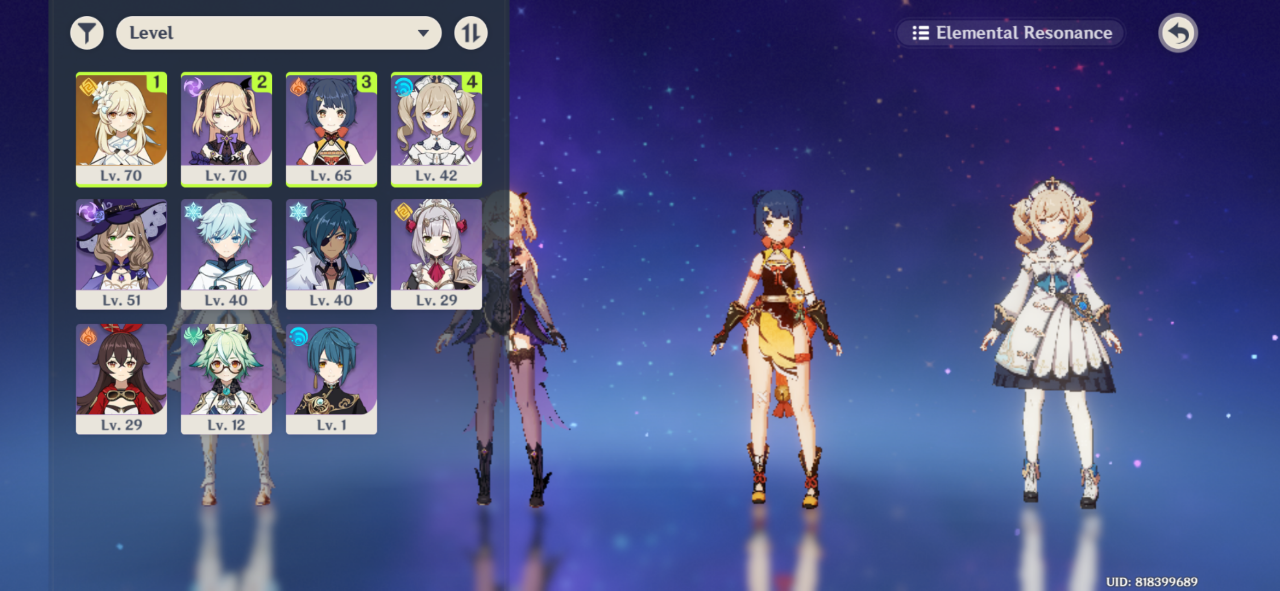Pick the Lv. 40 Kaeya card
This screenshot has width=1280, height=591.
(x=331, y=253)
